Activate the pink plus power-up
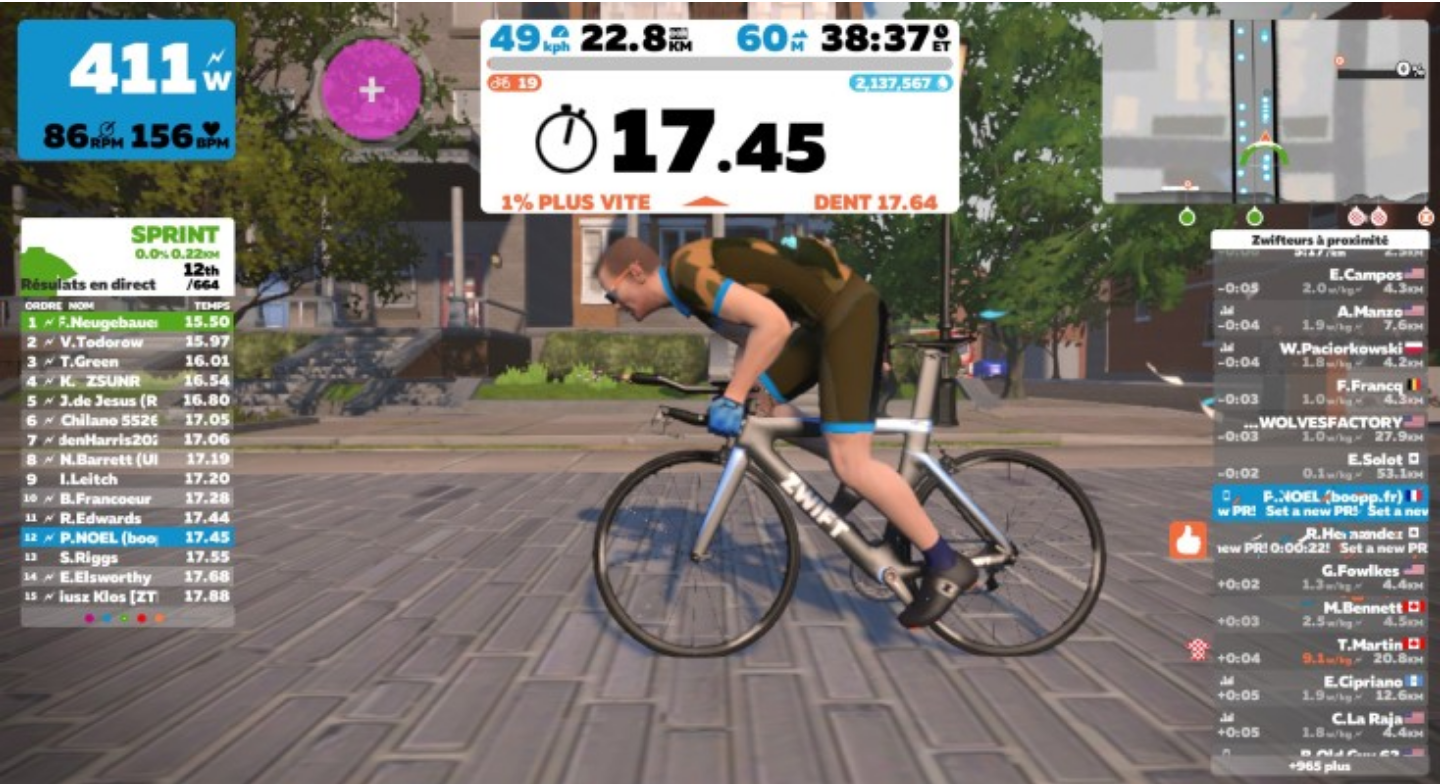The width and height of the screenshot is (1440, 784). tap(372, 90)
